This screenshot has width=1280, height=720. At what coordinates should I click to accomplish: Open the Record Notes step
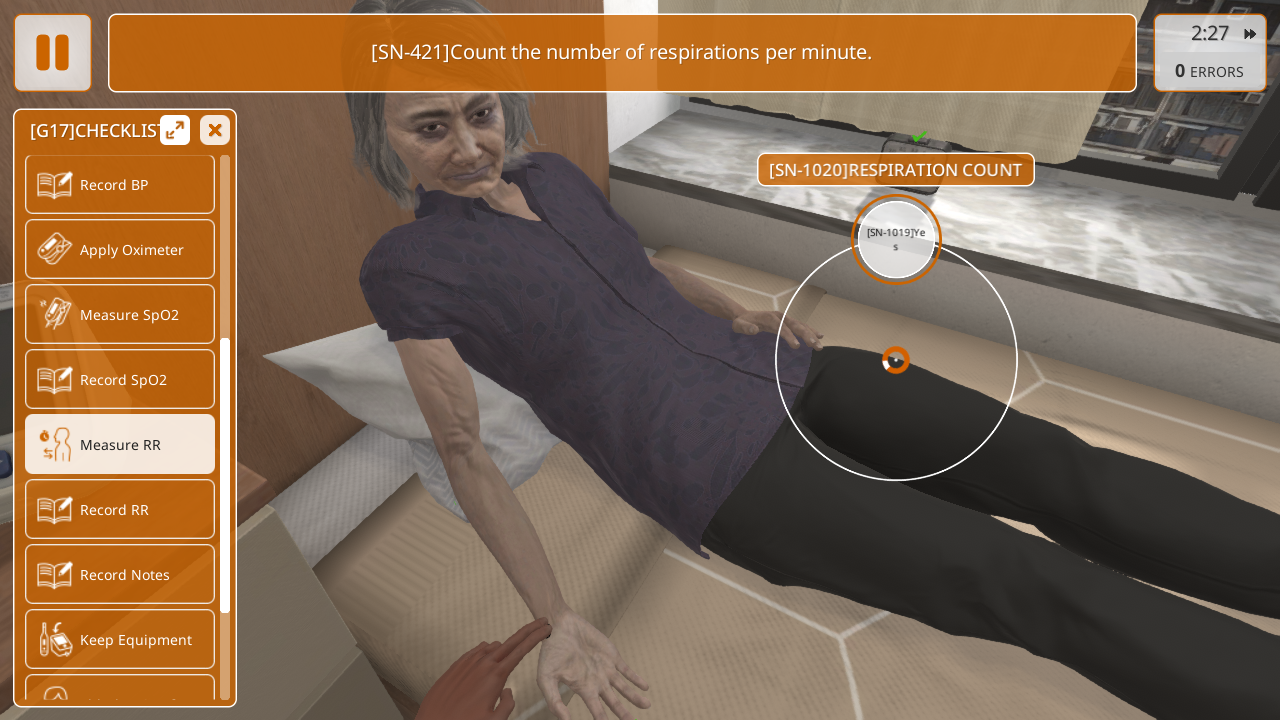click(x=120, y=574)
